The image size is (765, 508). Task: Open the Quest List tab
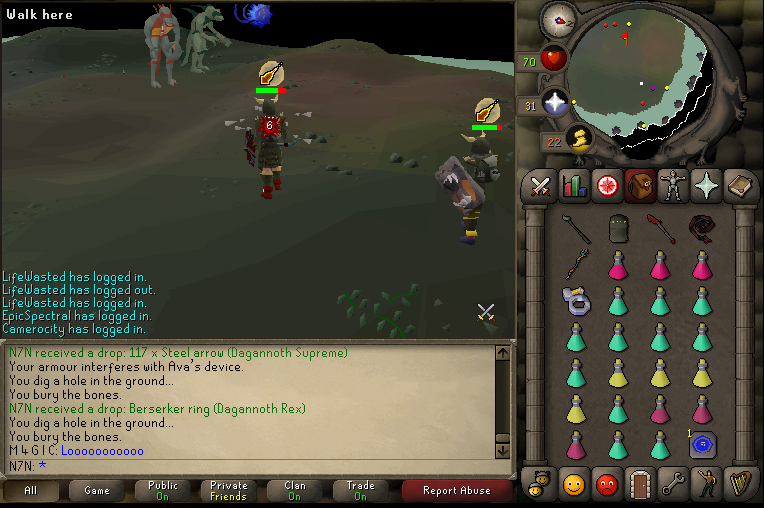click(x=607, y=186)
